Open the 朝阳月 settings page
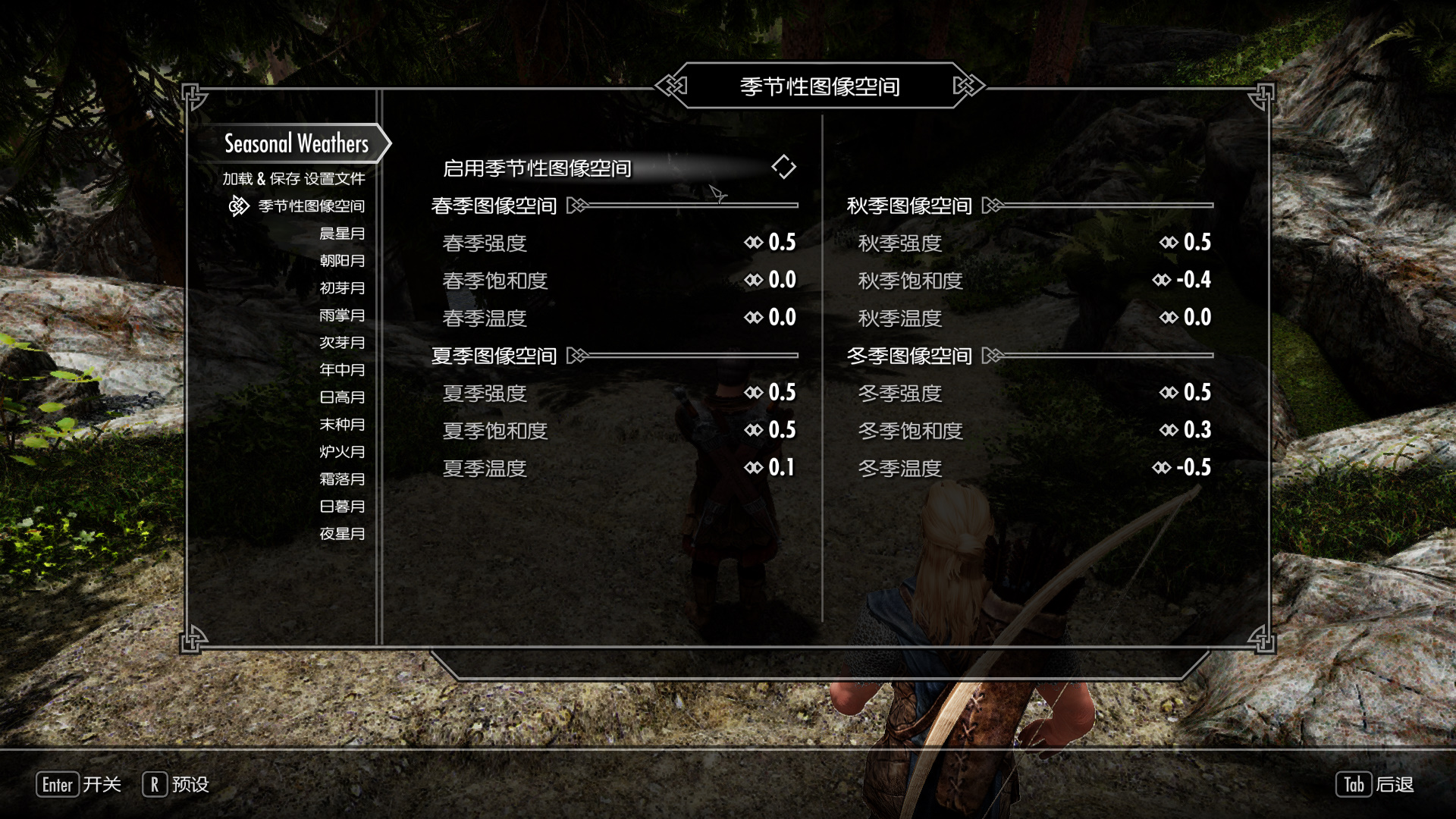Screen dimensions: 1456x819 tap(342, 261)
